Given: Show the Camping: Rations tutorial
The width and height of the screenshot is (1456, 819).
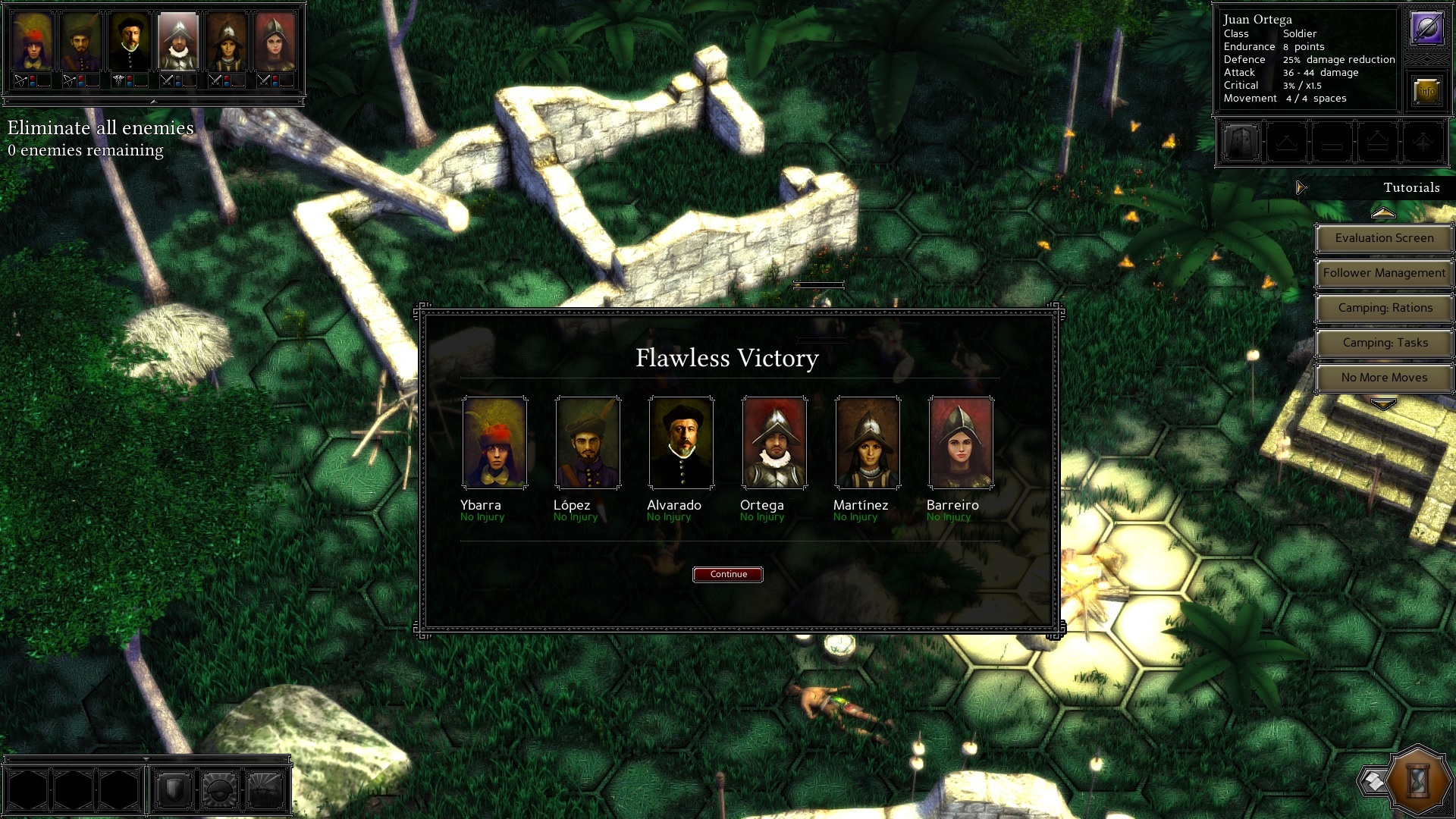Looking at the screenshot, I should click(x=1384, y=308).
